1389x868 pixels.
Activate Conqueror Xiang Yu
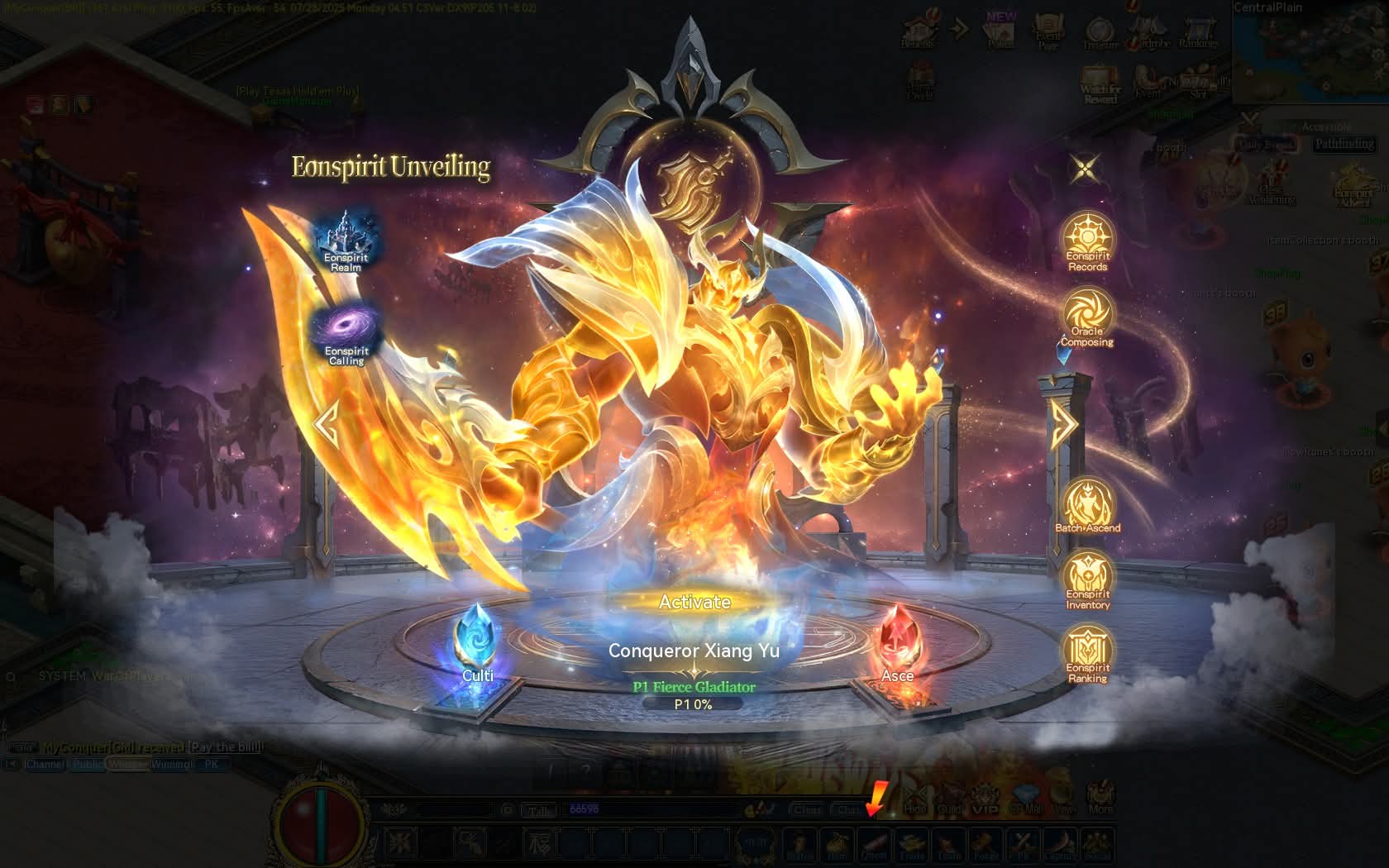[x=694, y=602]
